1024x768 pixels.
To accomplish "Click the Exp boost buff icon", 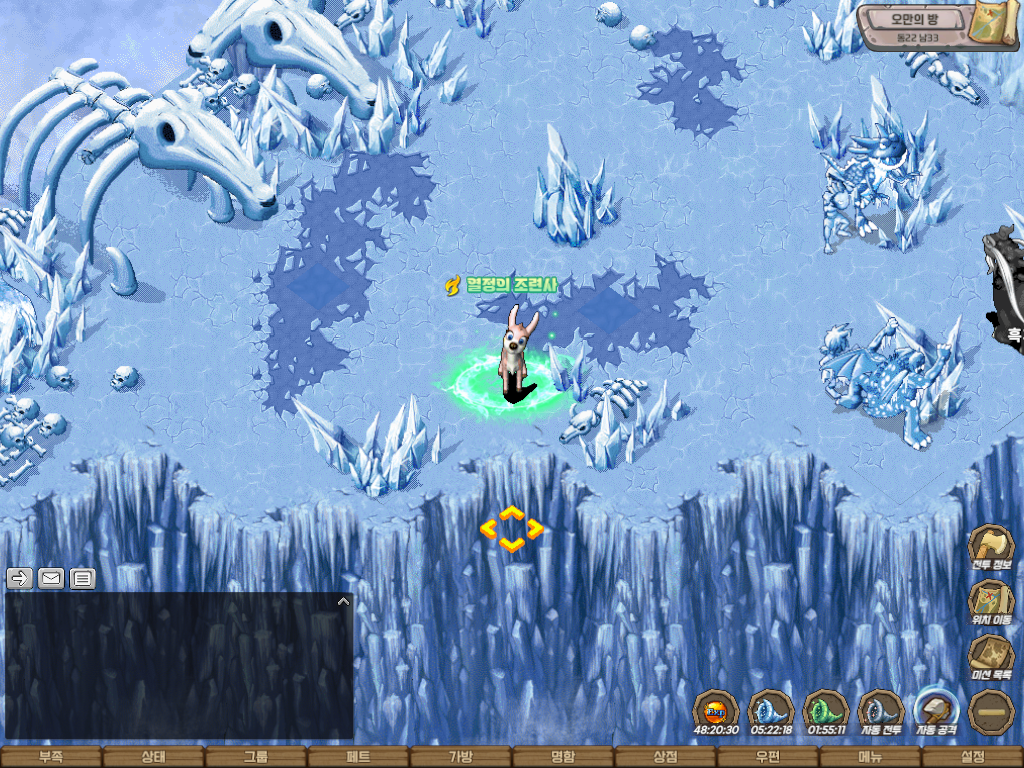I will click(x=716, y=712).
